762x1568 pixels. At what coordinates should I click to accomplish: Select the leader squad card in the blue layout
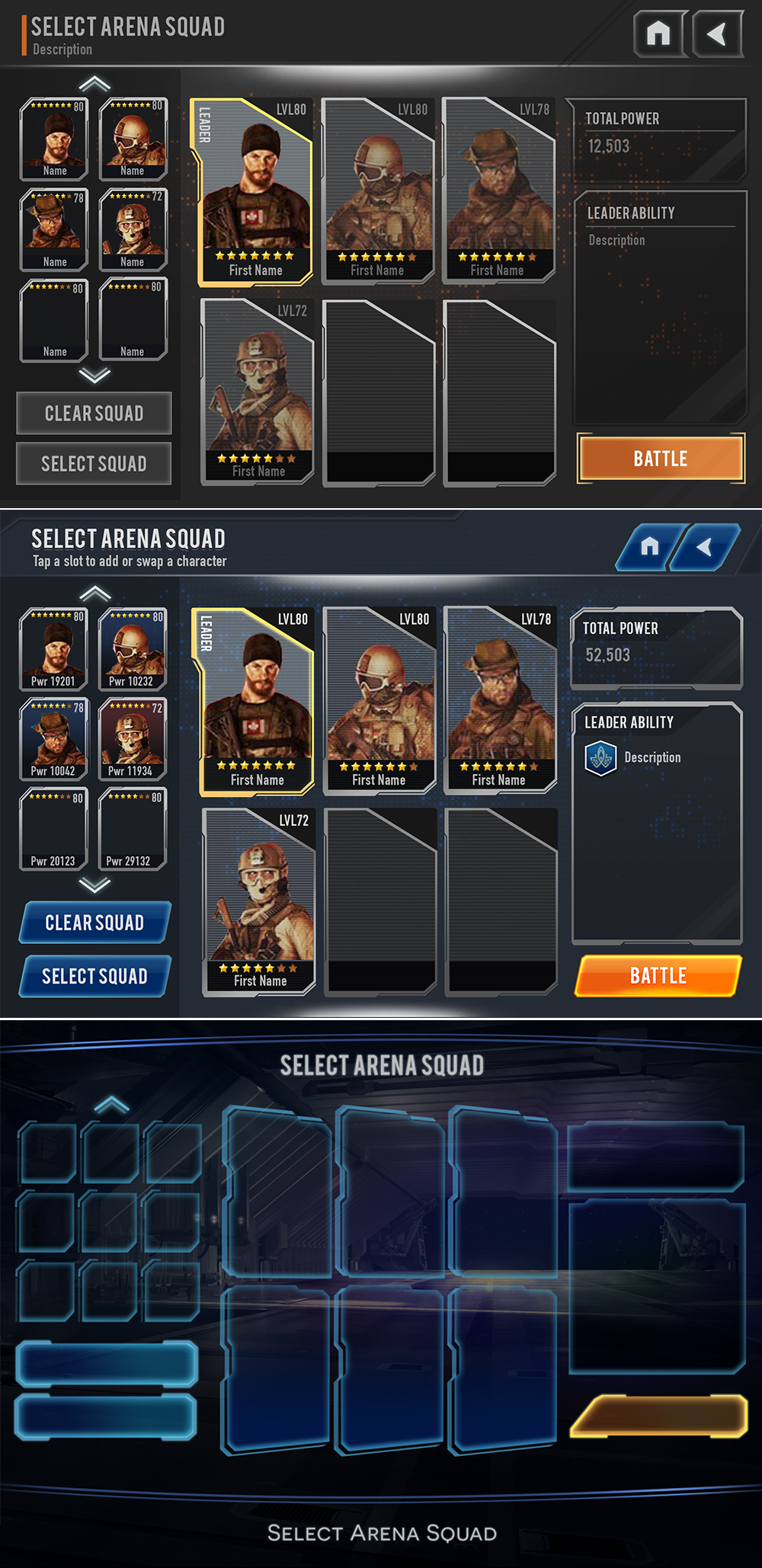point(257,702)
